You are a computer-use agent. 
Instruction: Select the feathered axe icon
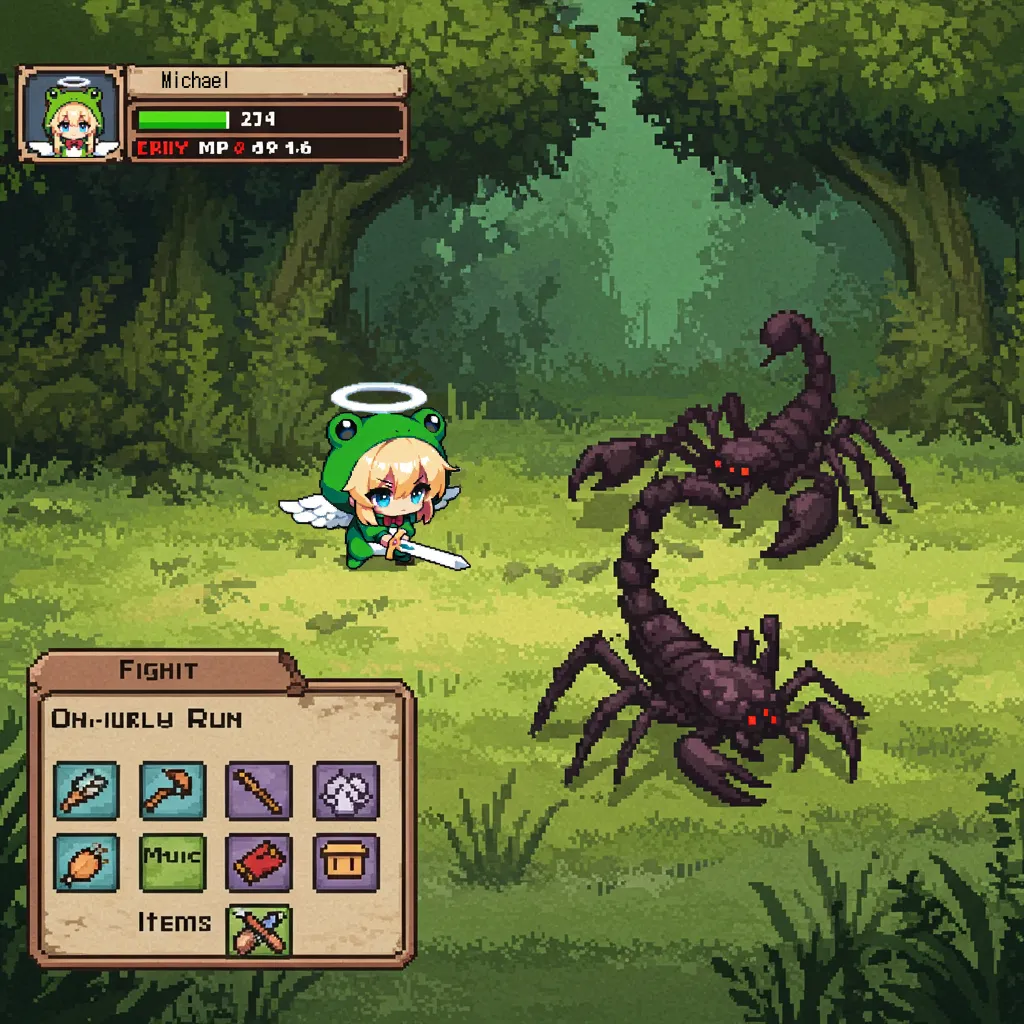(86, 790)
